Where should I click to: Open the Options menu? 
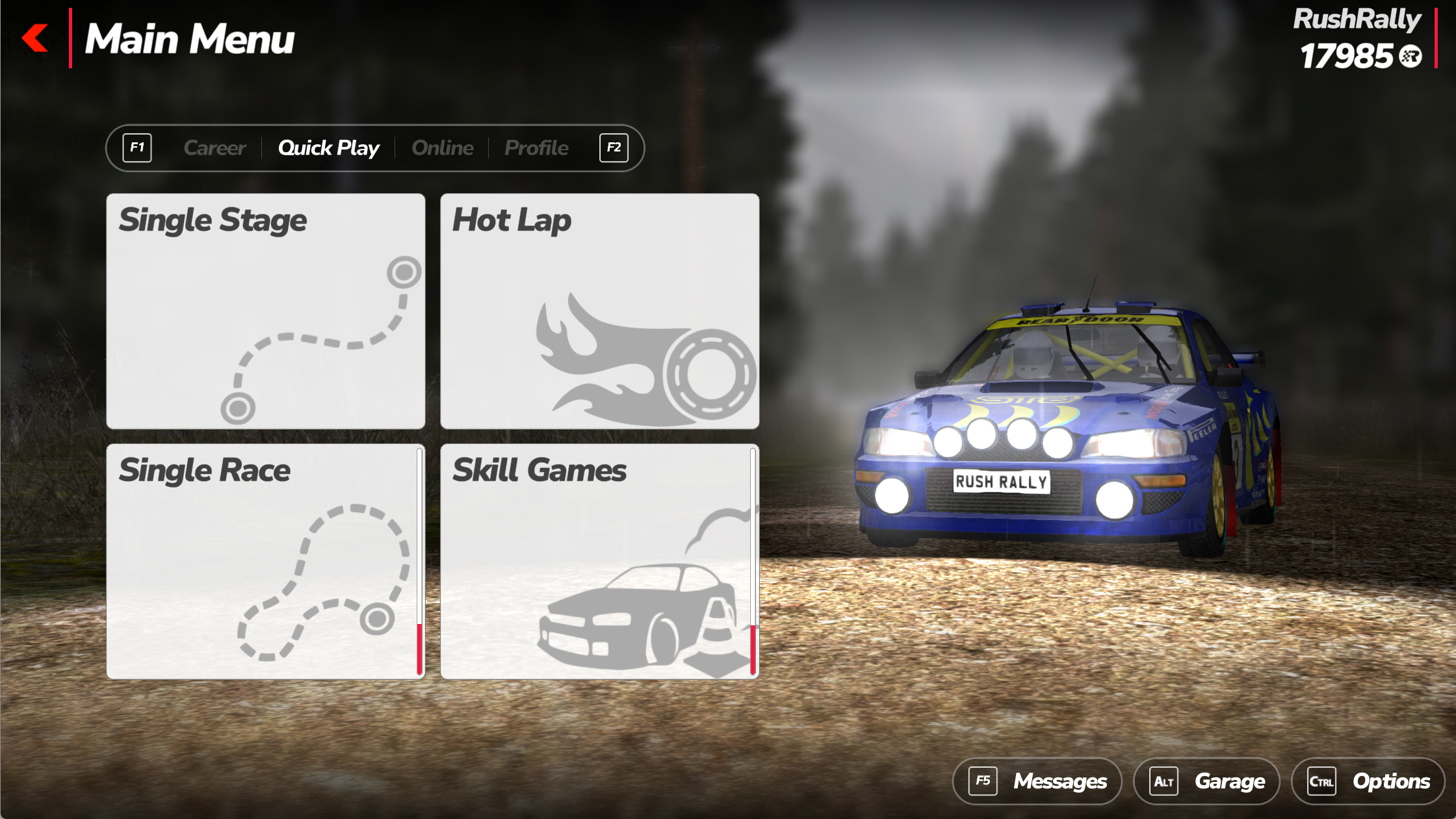[x=1368, y=781]
